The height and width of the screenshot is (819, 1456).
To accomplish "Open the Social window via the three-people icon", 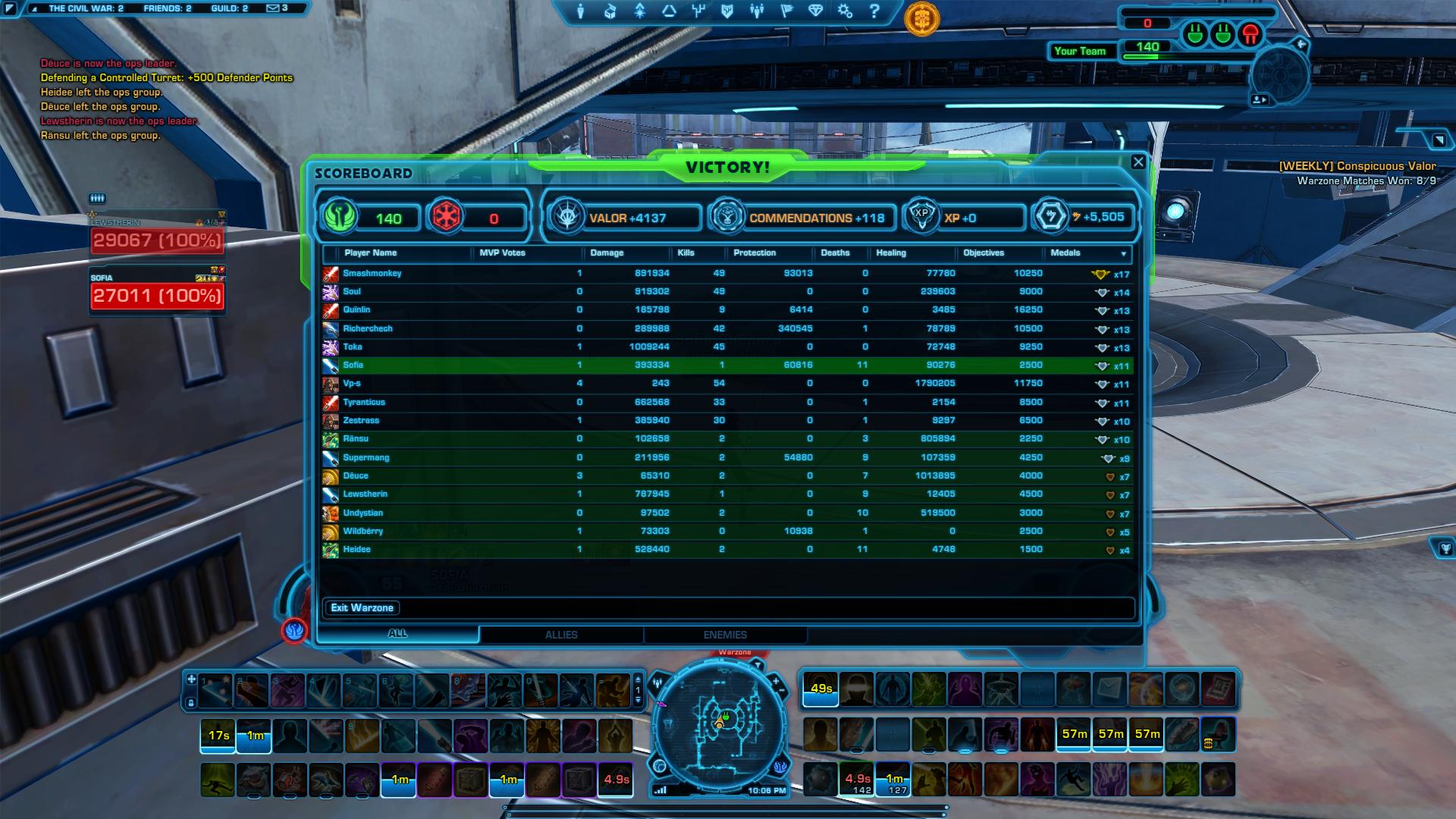I will pyautogui.click(x=757, y=11).
